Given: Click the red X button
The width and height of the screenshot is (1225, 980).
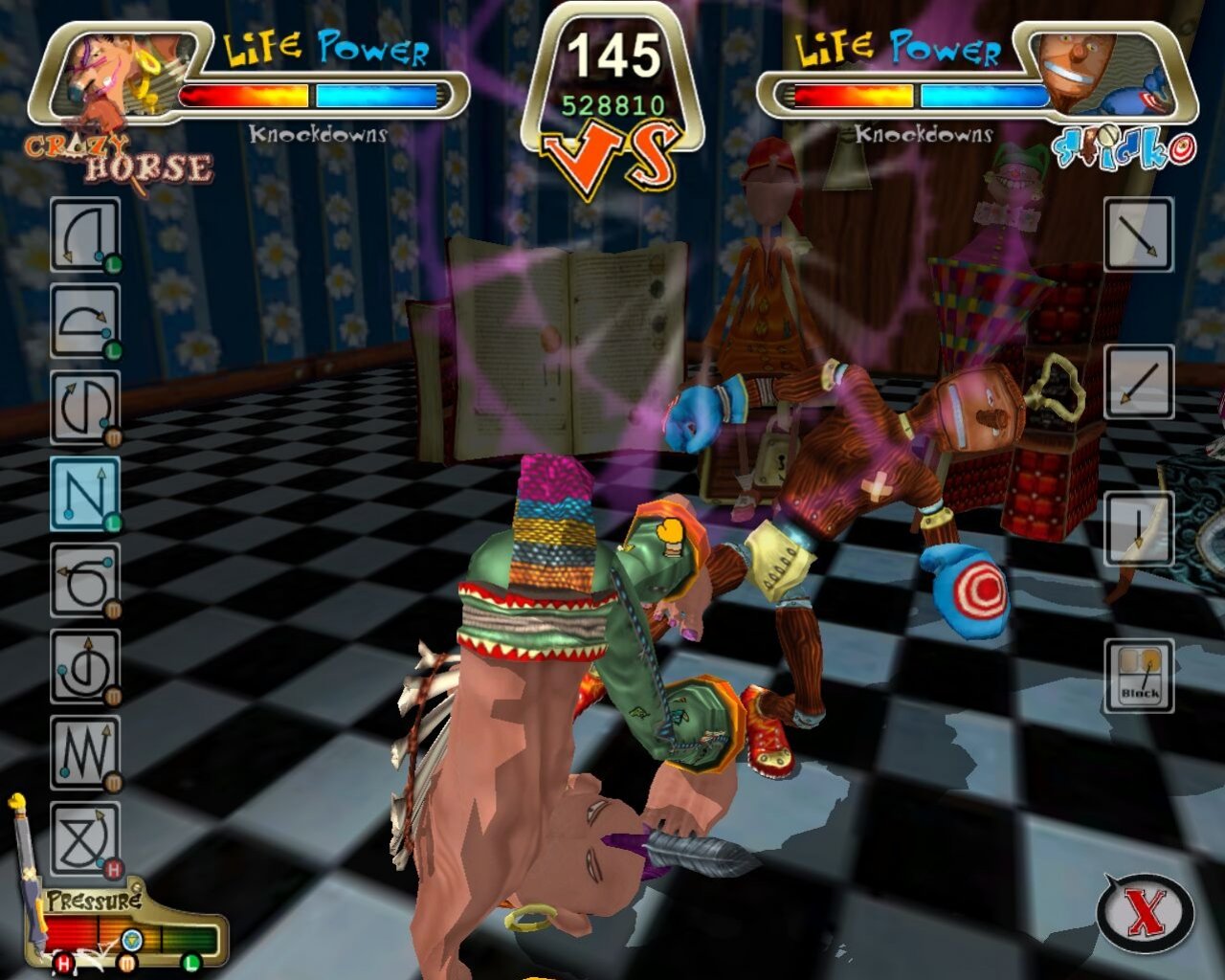Looking at the screenshot, I should click(1146, 911).
